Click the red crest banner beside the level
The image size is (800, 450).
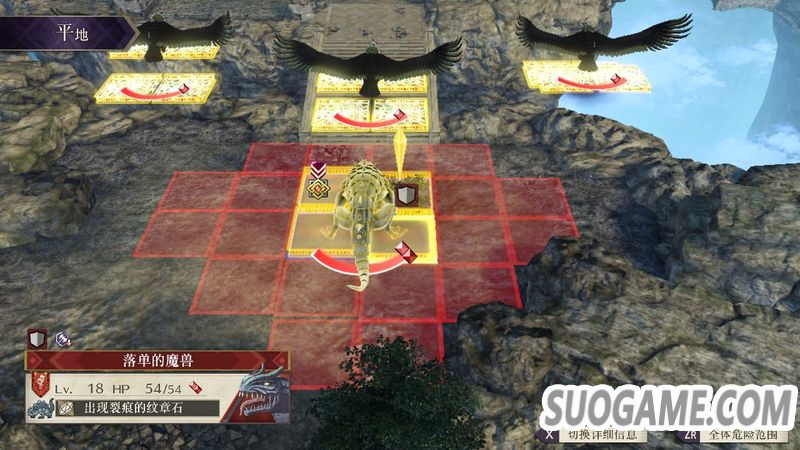pyautogui.click(x=41, y=385)
